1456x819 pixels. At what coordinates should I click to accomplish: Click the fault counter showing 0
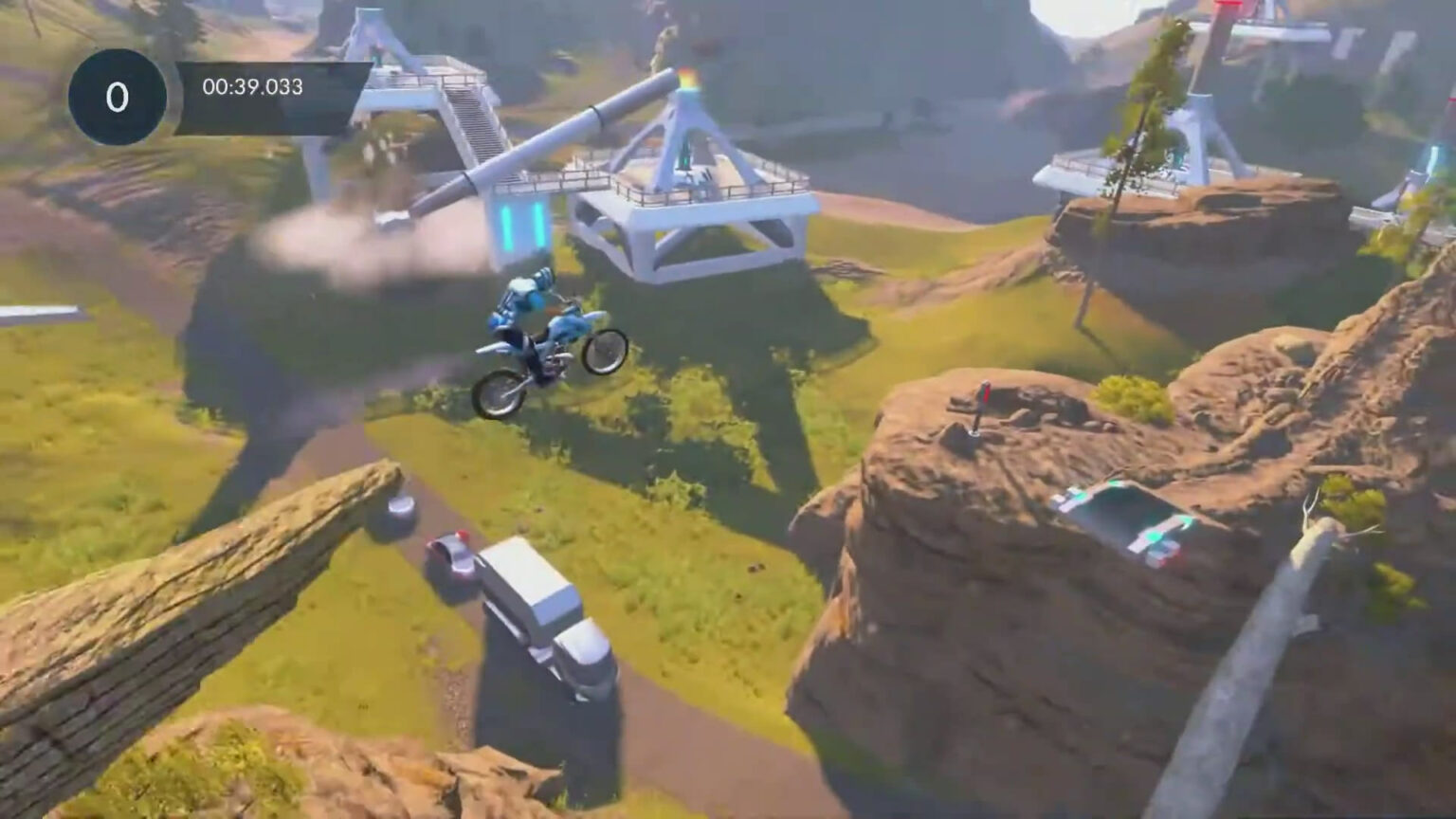click(x=116, y=95)
